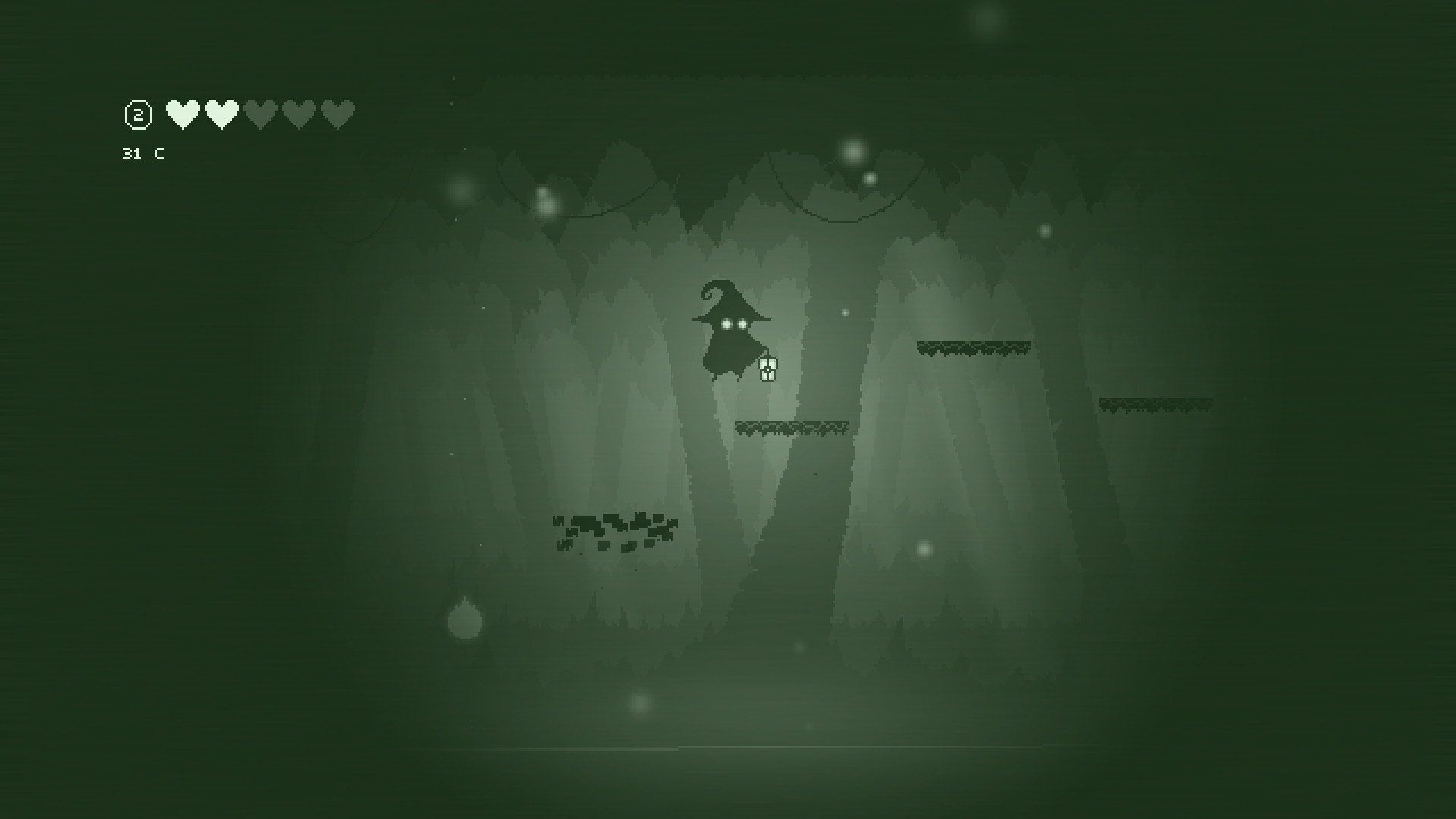Toggle the bright firefly near the top center
The image size is (1456, 819).
853,152
